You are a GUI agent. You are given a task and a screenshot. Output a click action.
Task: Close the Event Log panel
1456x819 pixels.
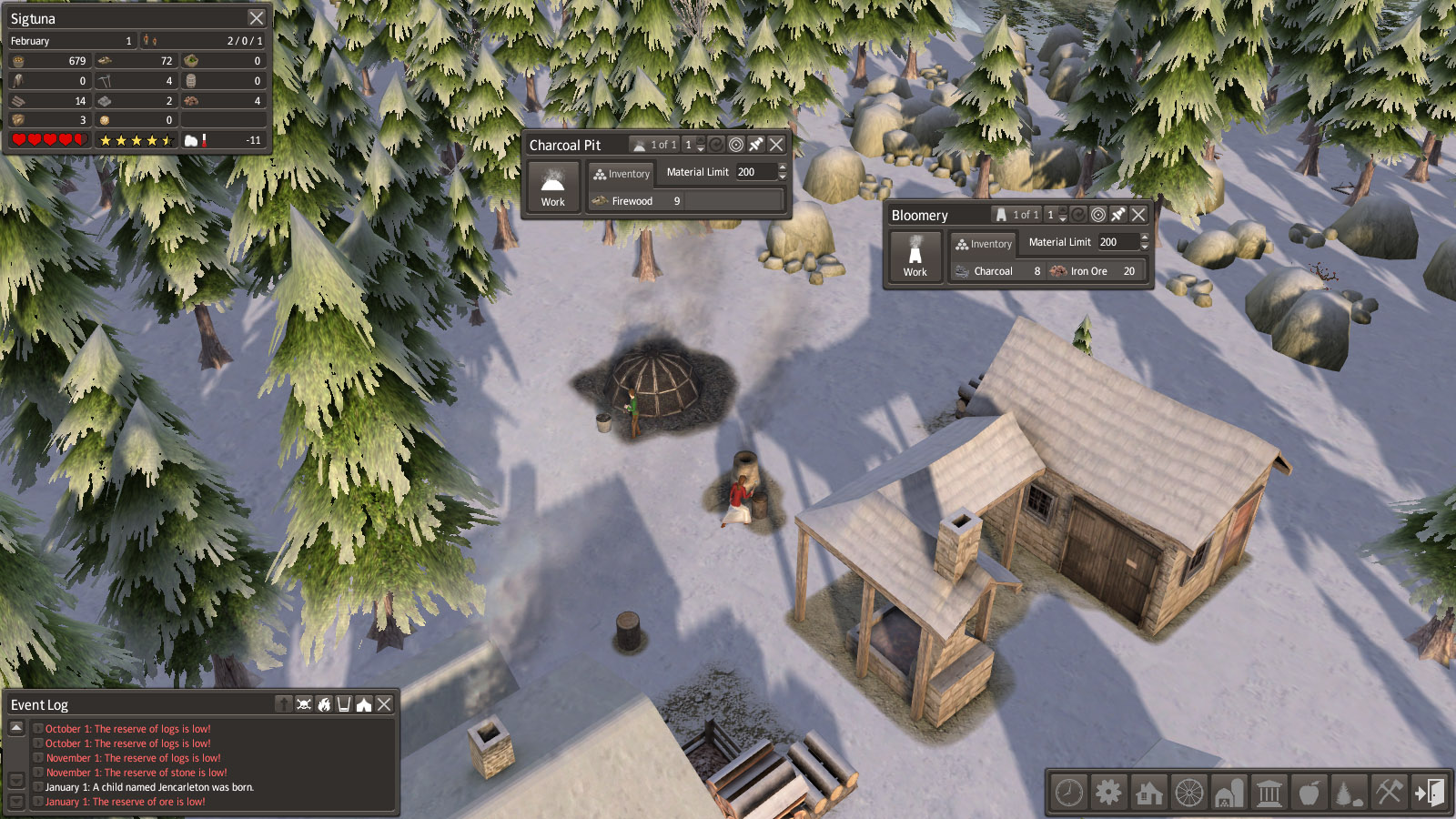385,704
